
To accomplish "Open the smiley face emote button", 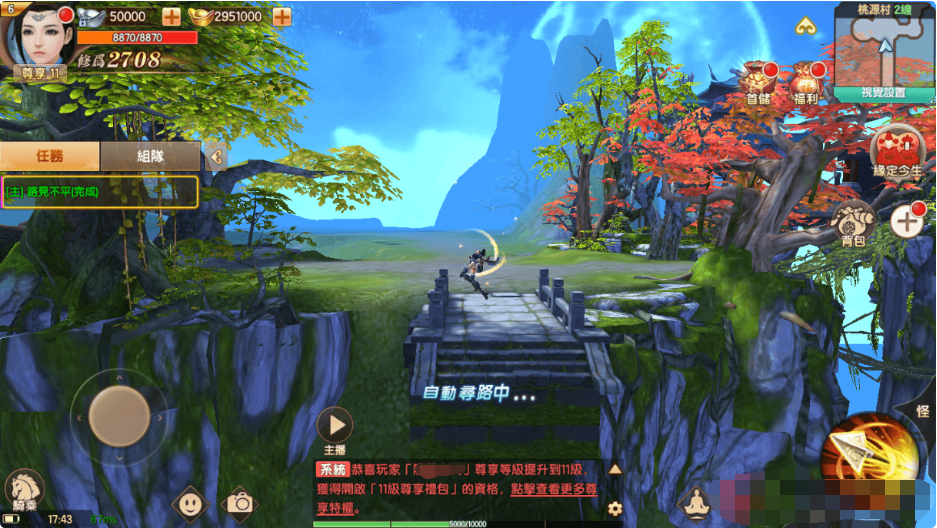I will point(189,503).
